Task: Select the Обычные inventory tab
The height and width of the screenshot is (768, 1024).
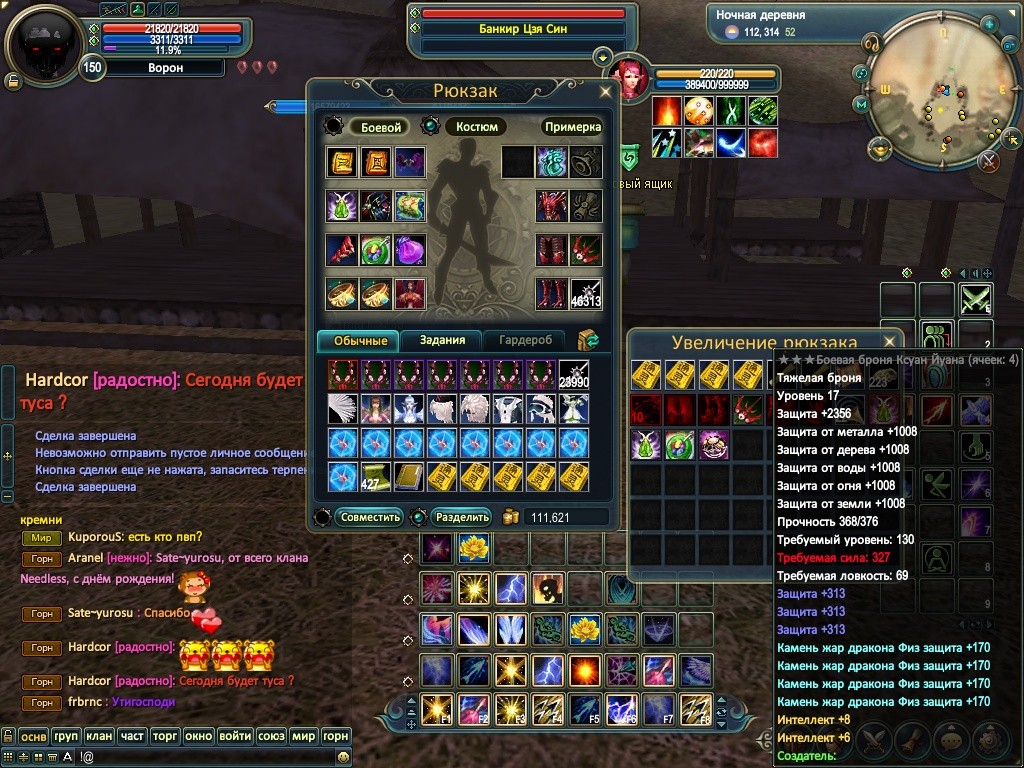Action: (x=359, y=340)
